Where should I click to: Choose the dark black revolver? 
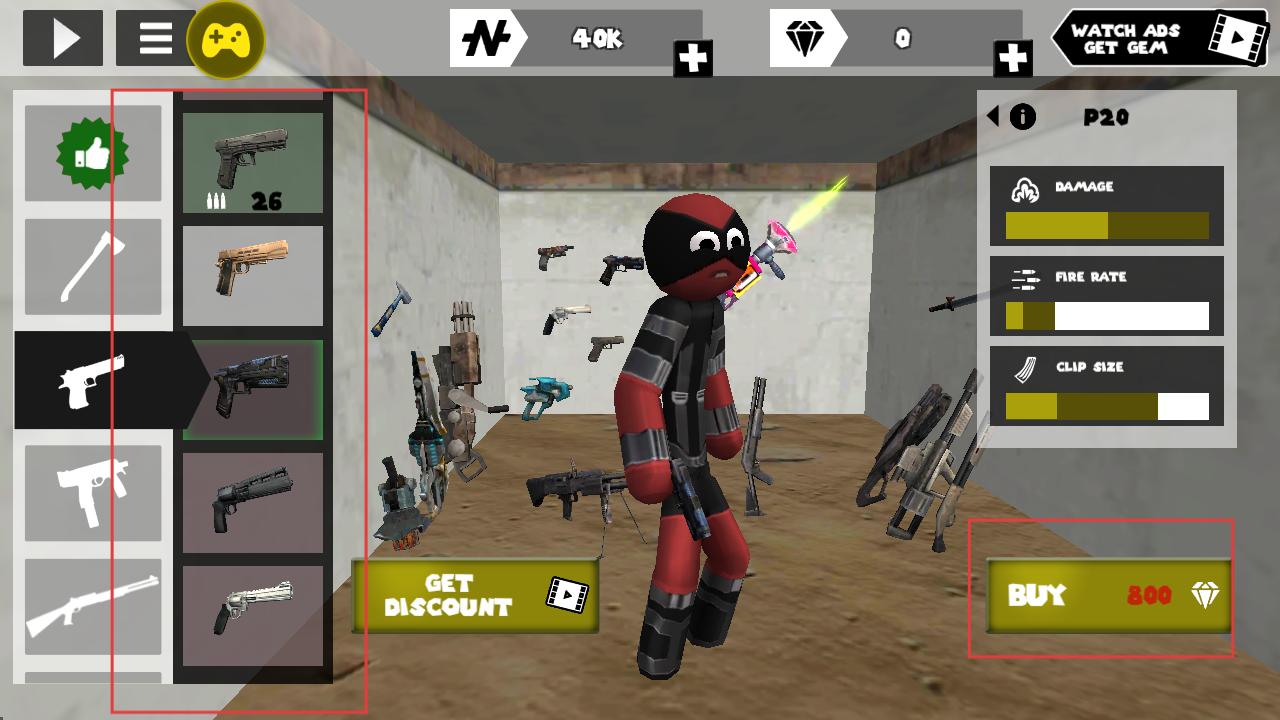pyautogui.click(x=253, y=502)
